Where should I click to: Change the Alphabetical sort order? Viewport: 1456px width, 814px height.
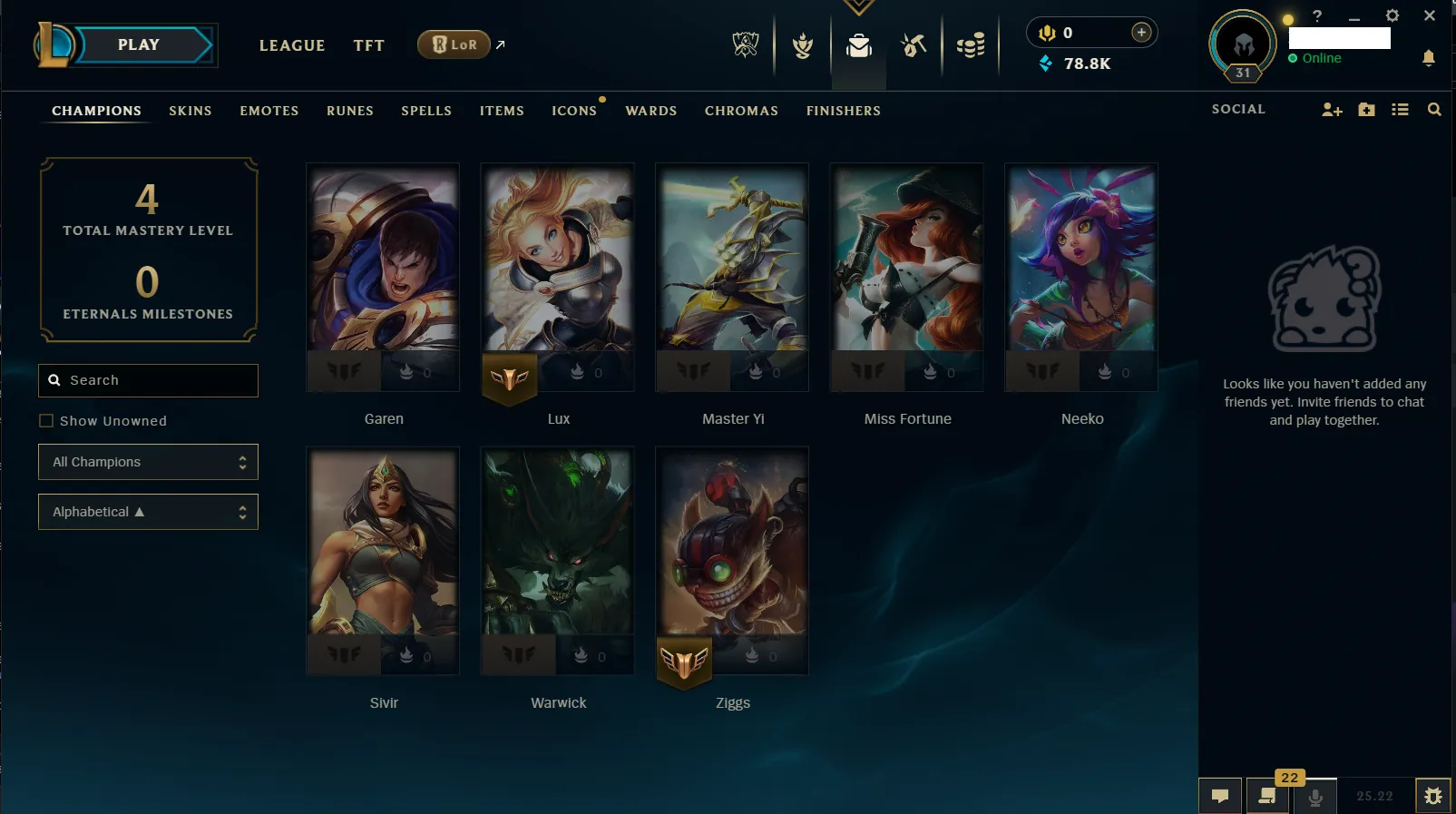(148, 512)
